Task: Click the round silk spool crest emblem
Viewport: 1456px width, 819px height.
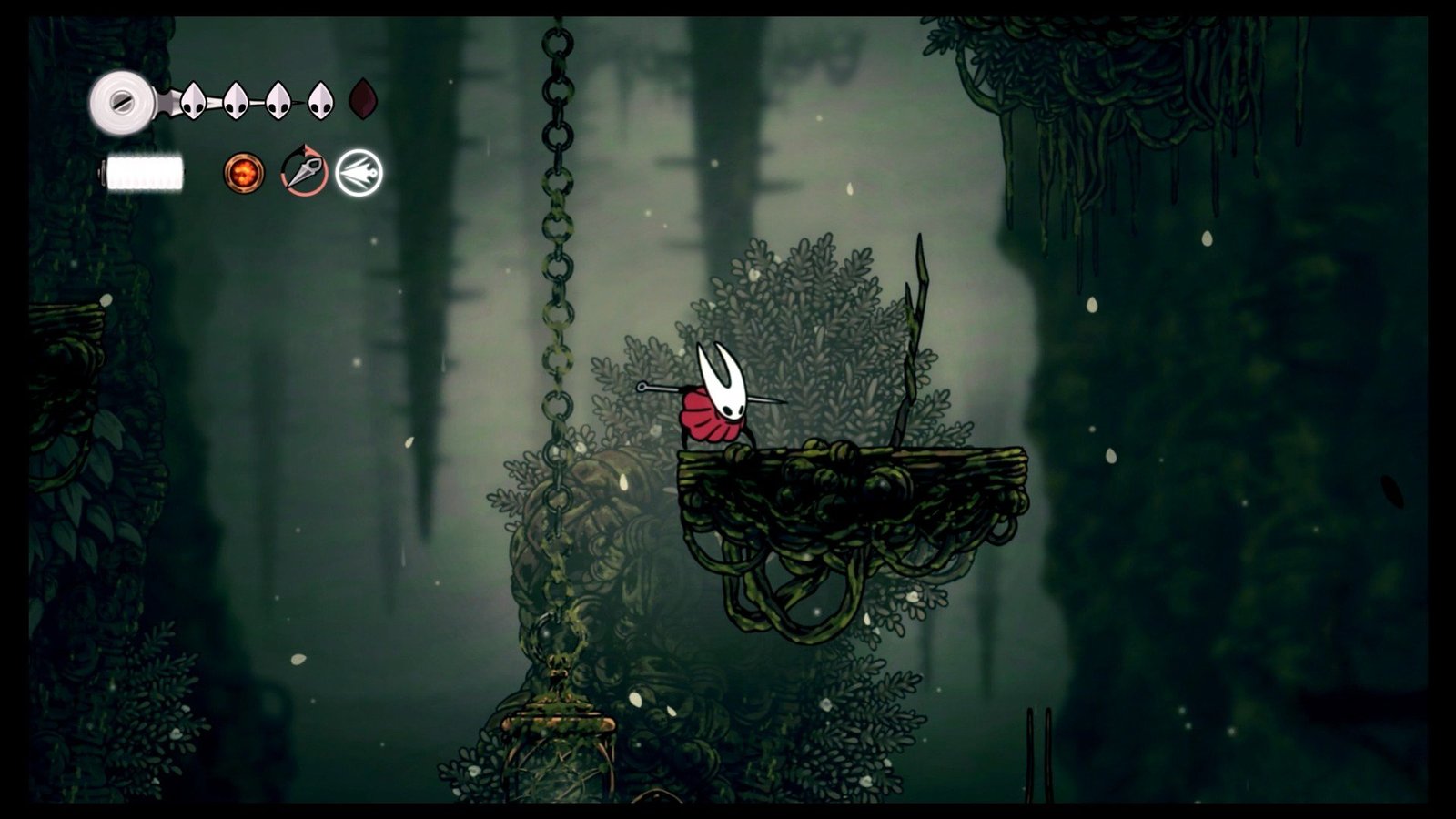Action: (121, 102)
